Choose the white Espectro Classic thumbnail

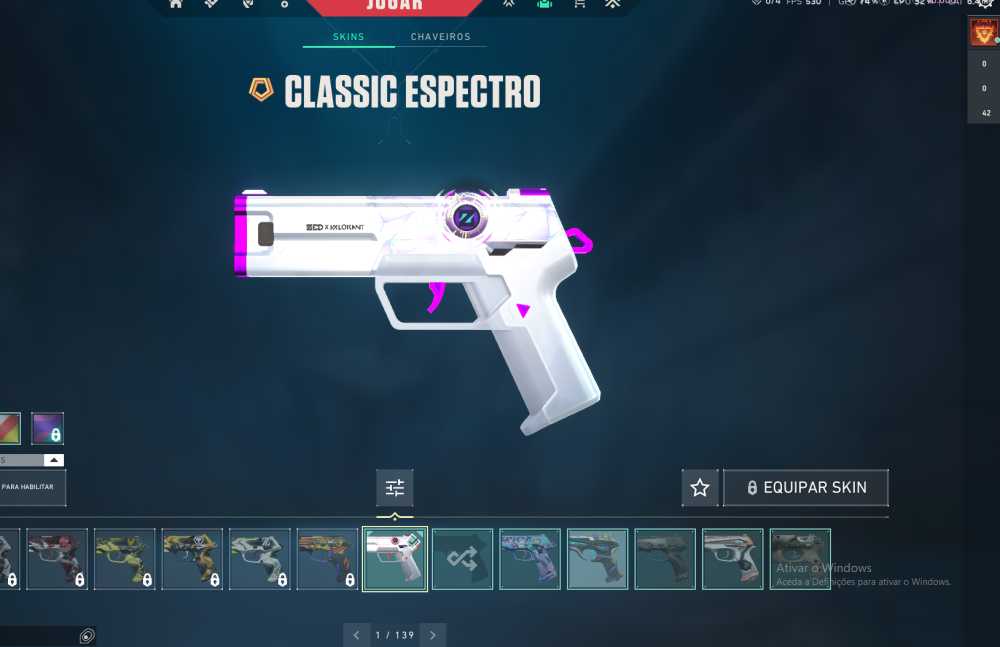[x=395, y=559]
